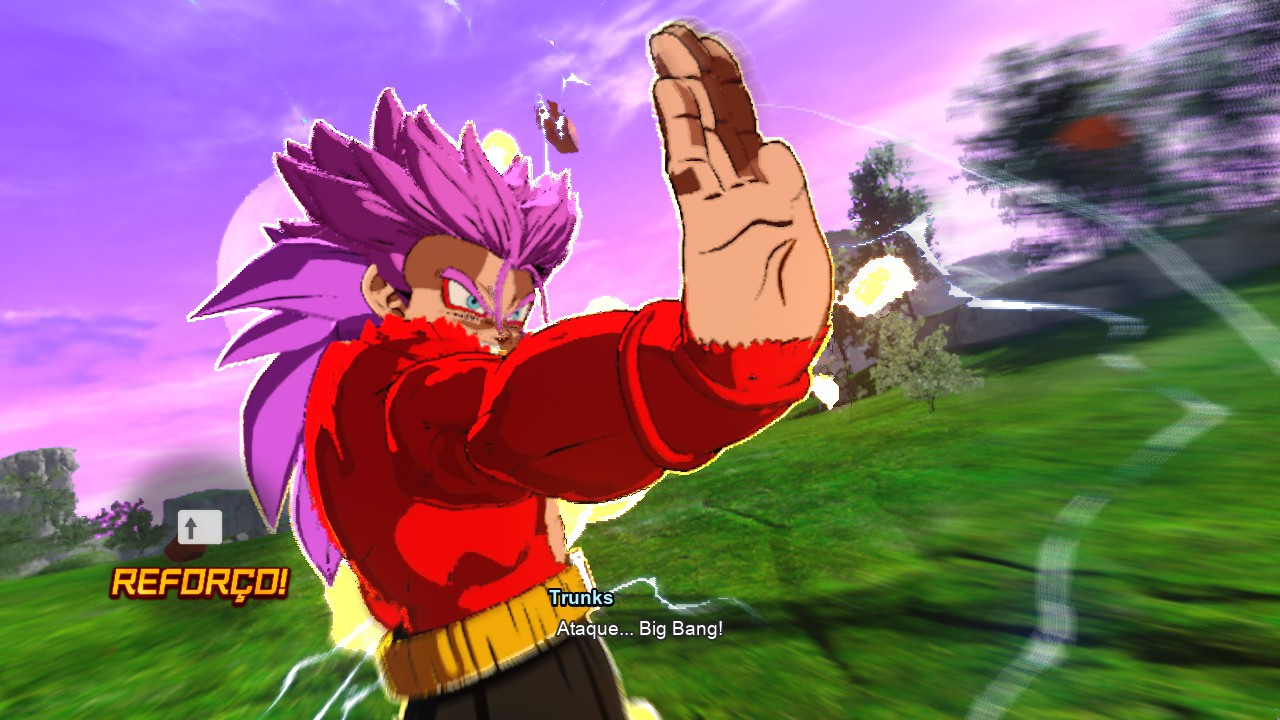Open the dialogue line under Trunks' name
Screen dimensions: 1280x720
641,631
